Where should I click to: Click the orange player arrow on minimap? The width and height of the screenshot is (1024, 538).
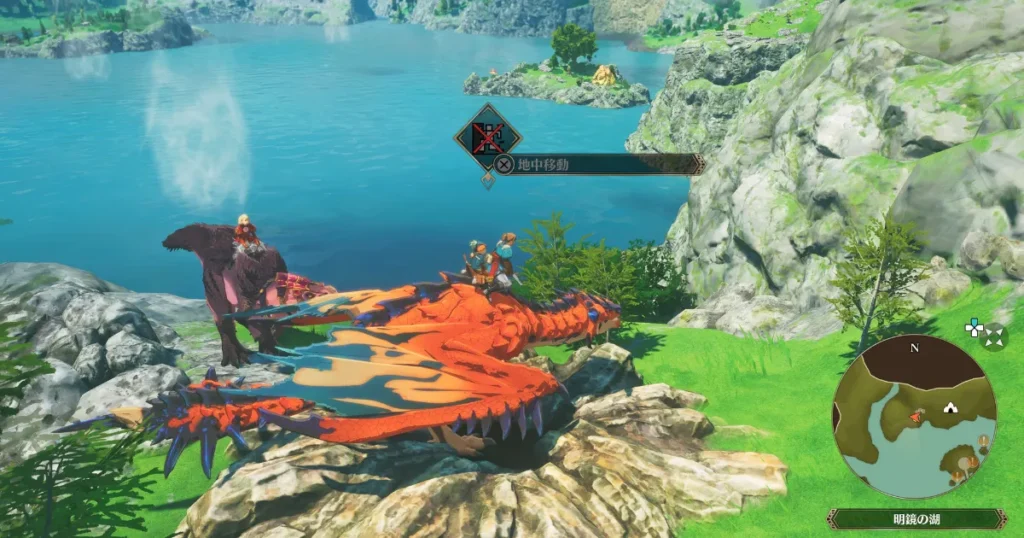pyautogui.click(x=914, y=414)
